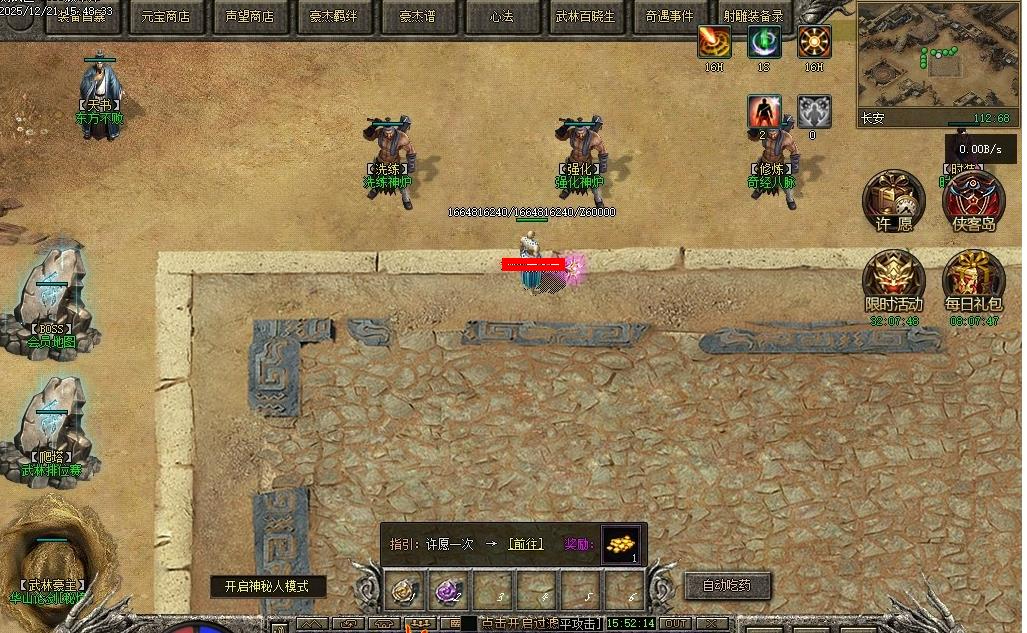Click the 武林百晓生 menu button

pyautogui.click(x=586, y=17)
